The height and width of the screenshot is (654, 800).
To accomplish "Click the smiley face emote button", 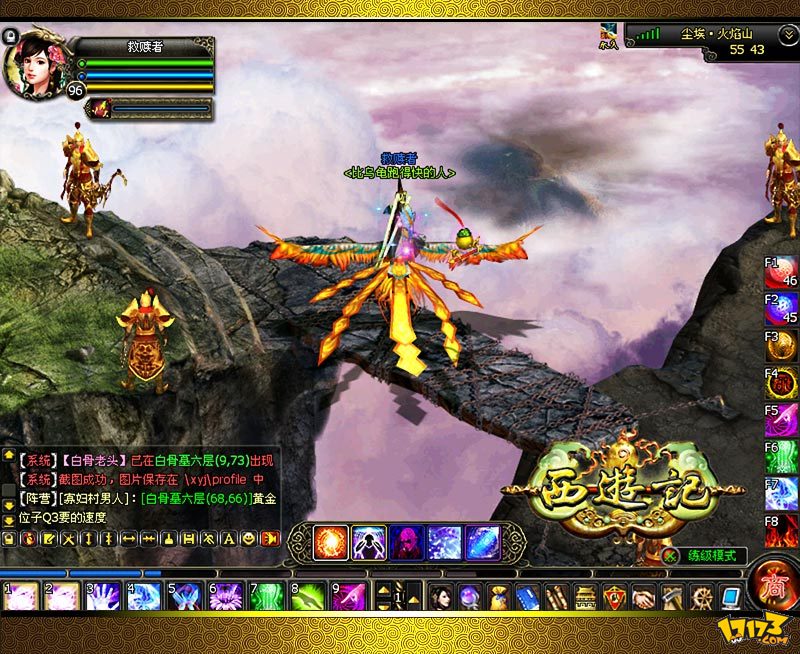I will click(247, 538).
